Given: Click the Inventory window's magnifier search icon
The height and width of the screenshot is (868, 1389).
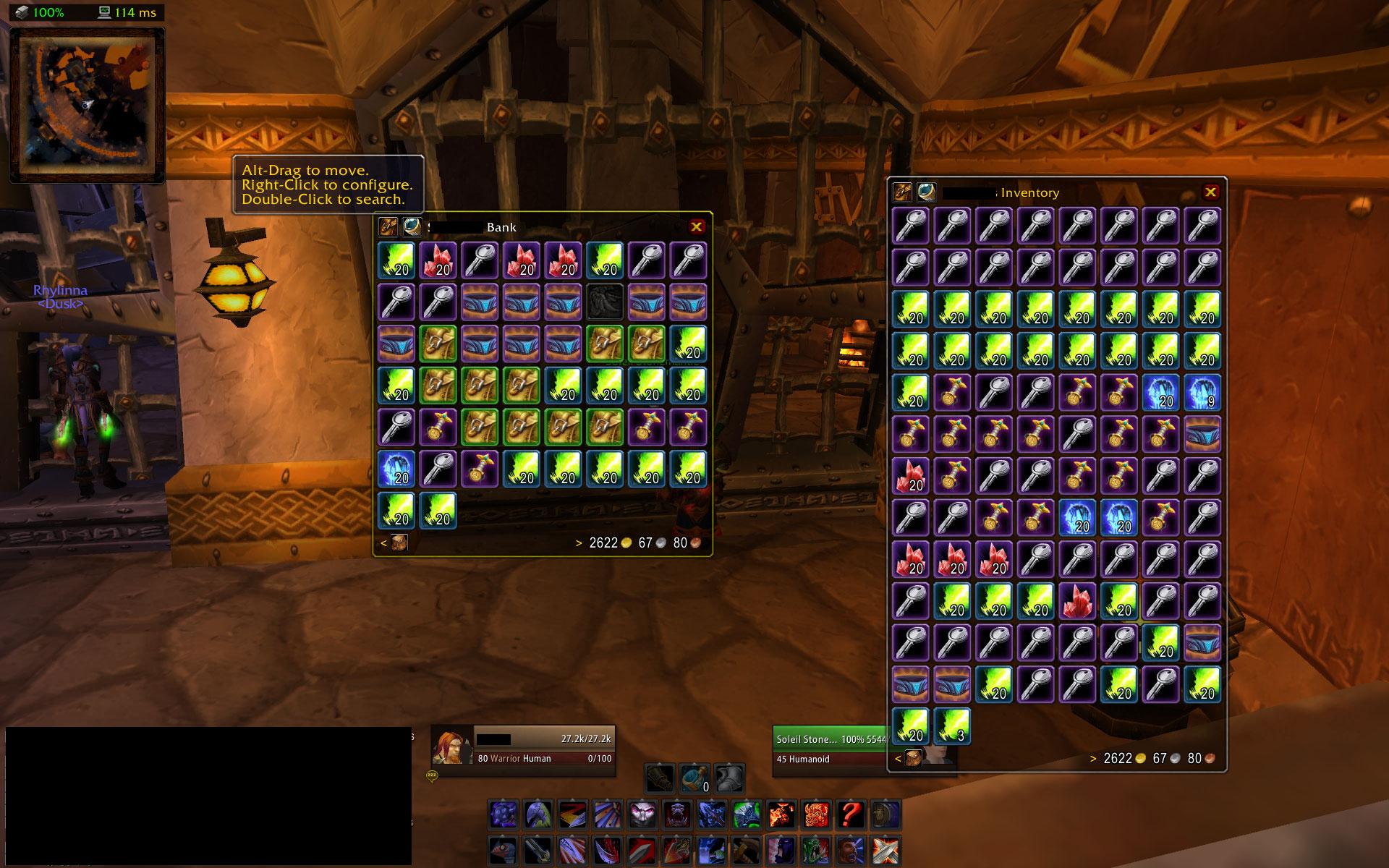Looking at the screenshot, I should coord(926,192).
